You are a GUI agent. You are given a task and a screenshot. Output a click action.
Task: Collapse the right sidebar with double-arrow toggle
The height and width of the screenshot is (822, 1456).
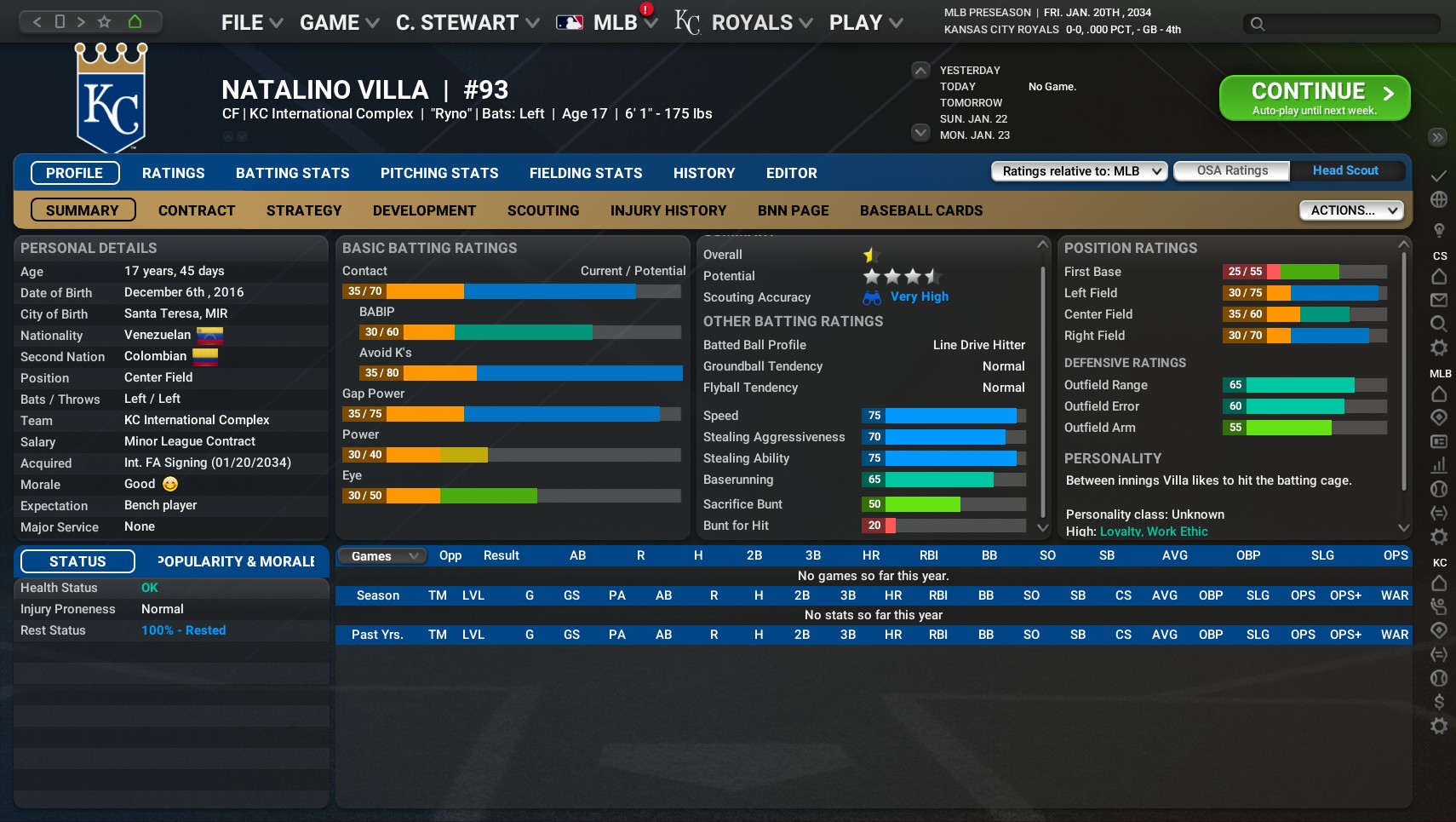1437,137
